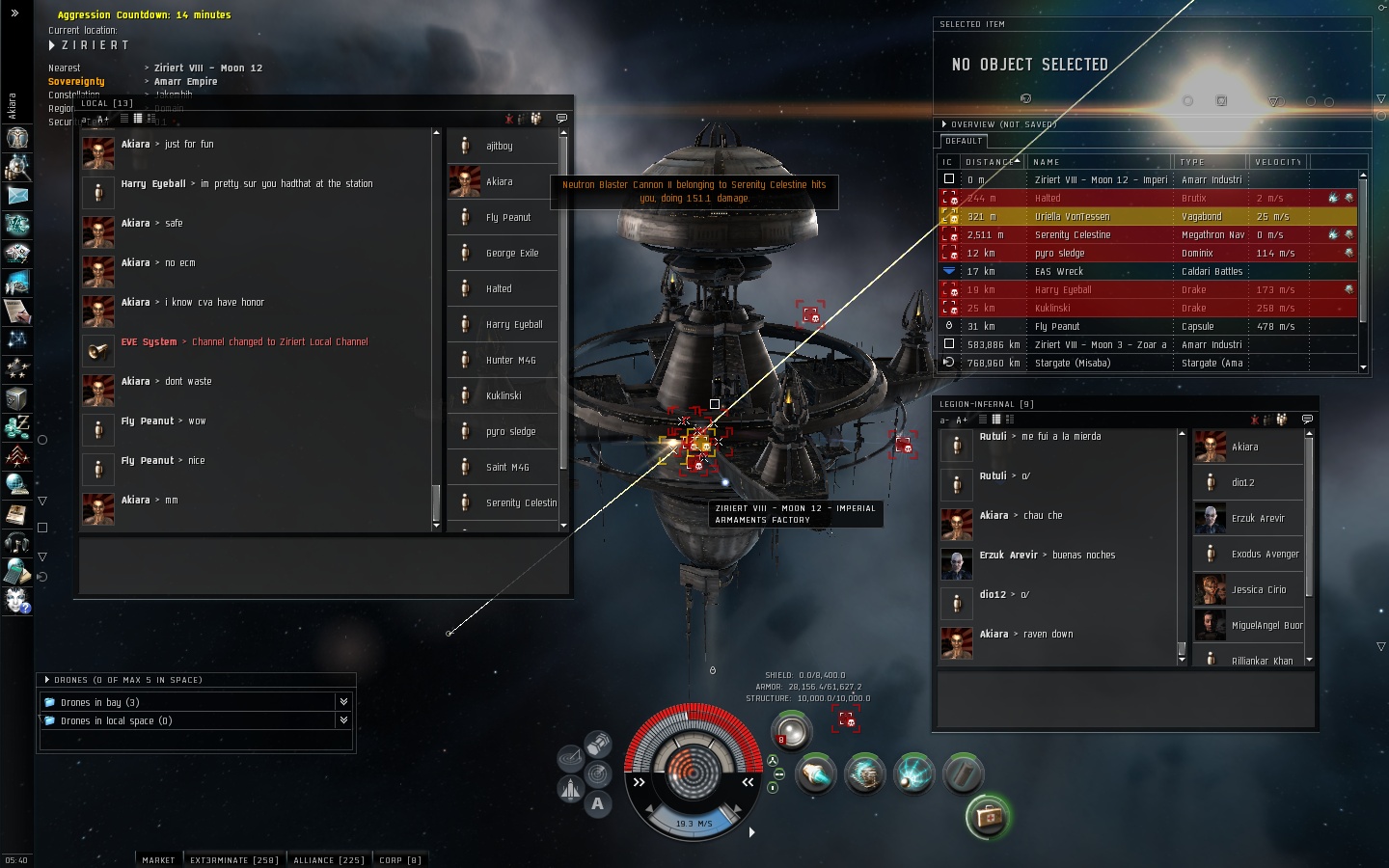Image resolution: width=1389 pixels, height=868 pixels.
Task: Open the Alliance chat tab
Action: (x=328, y=859)
